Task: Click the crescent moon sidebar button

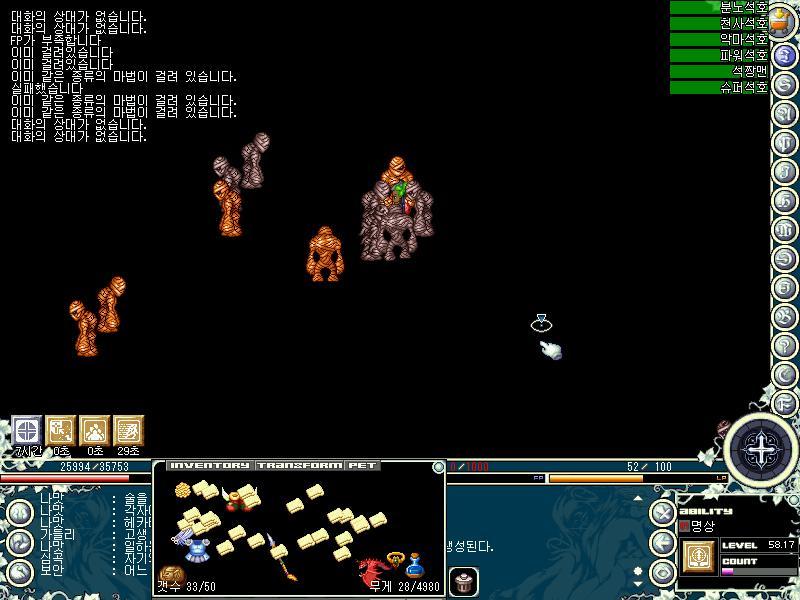Action: coord(785,372)
